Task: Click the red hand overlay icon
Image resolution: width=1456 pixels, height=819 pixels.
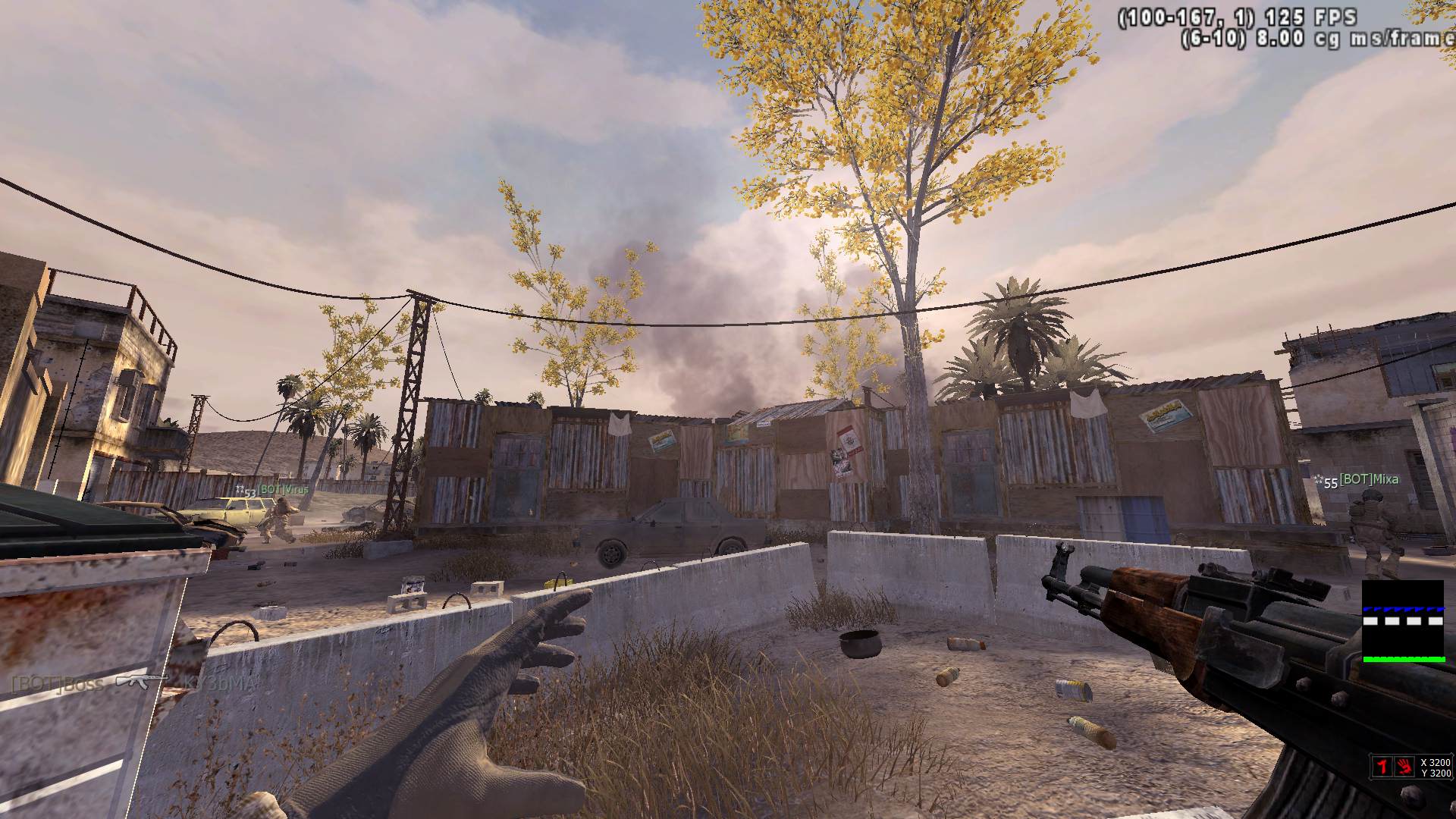Action: tap(1404, 767)
